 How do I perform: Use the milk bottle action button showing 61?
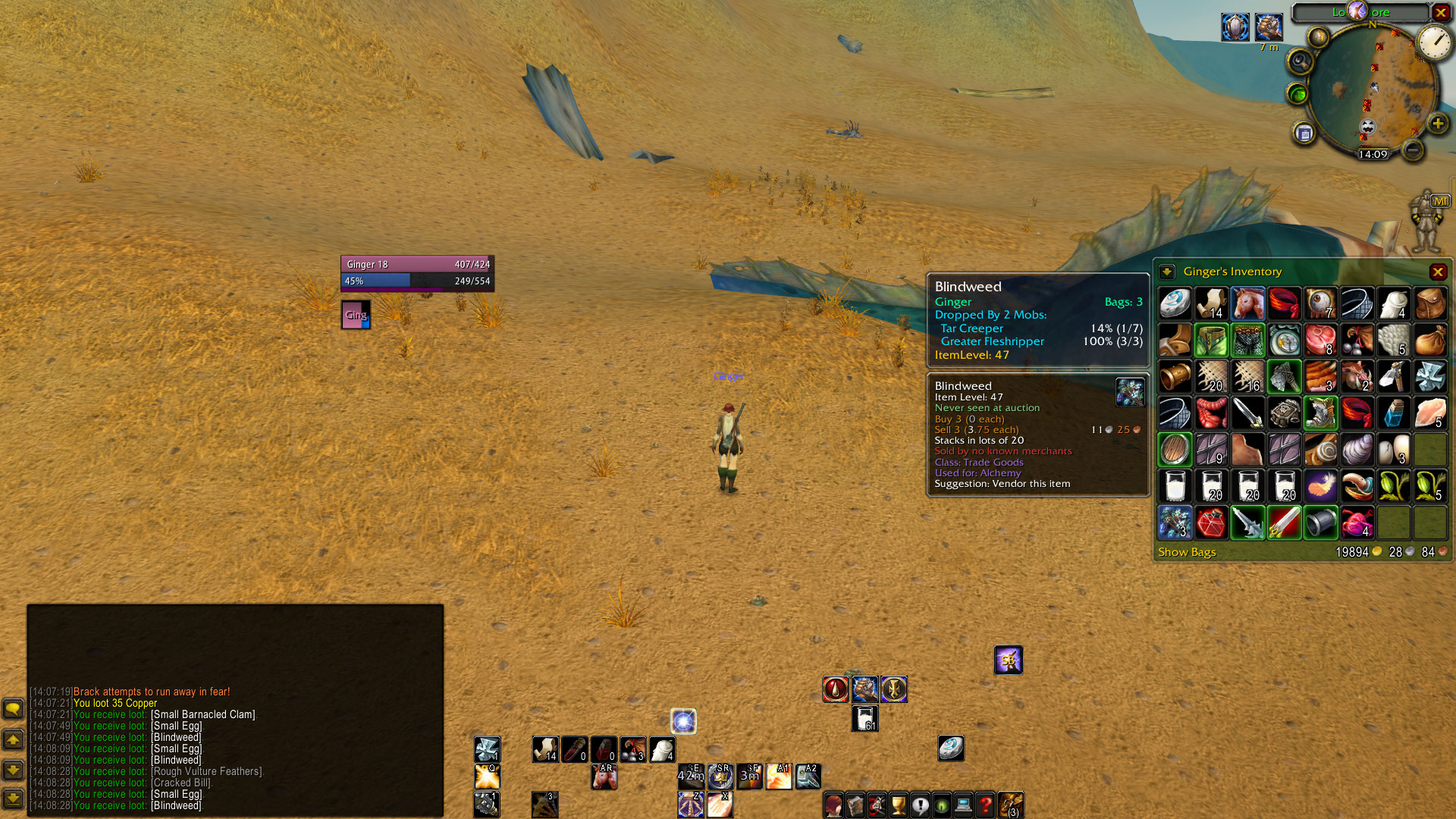point(865,717)
